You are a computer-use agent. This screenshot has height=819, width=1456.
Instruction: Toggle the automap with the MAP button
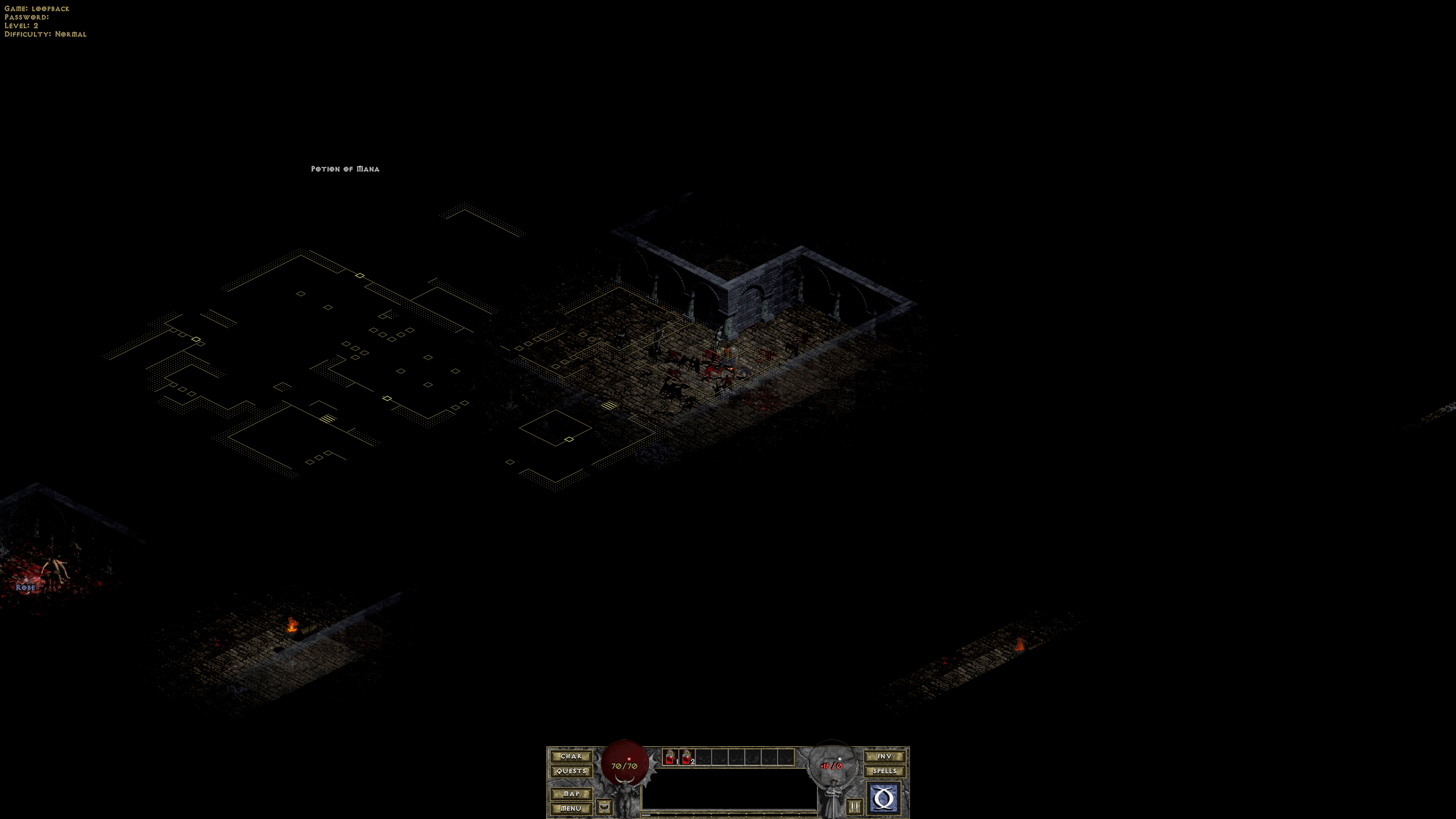click(571, 793)
